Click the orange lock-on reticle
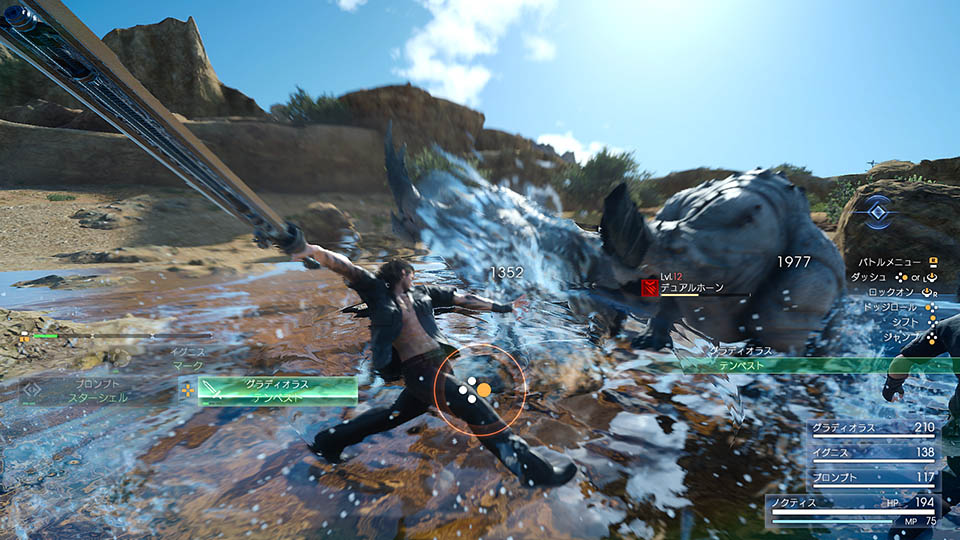This screenshot has height=540, width=960. point(479,389)
